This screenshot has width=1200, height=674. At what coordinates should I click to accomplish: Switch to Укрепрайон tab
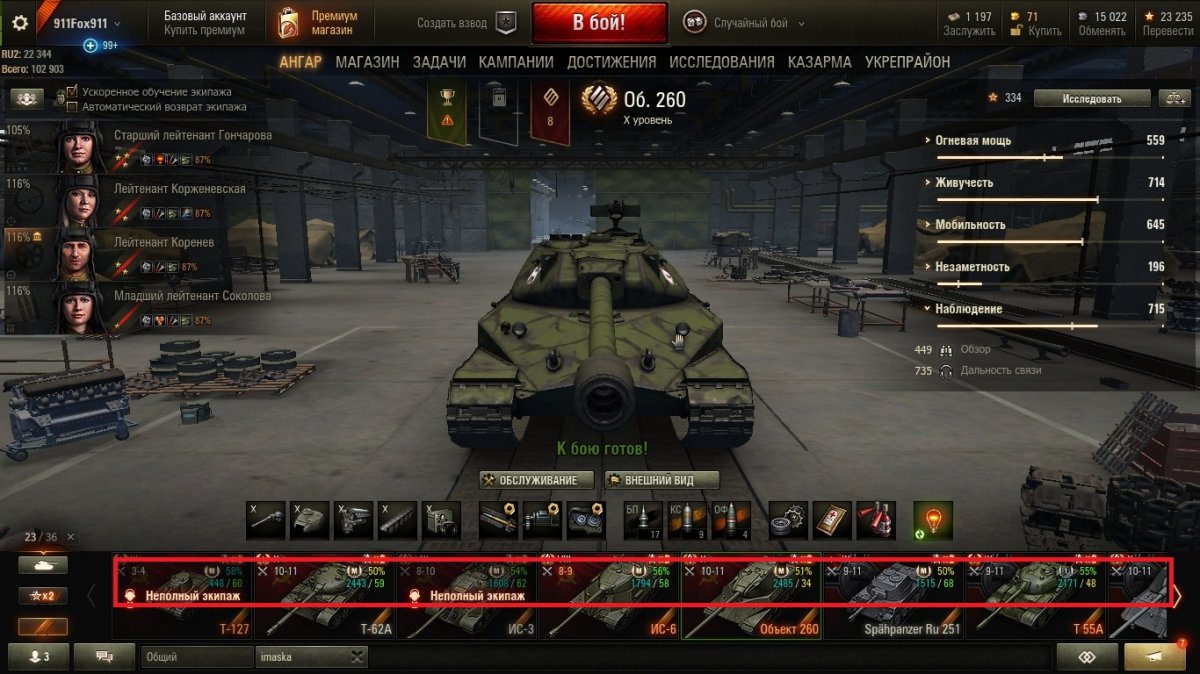(x=907, y=62)
